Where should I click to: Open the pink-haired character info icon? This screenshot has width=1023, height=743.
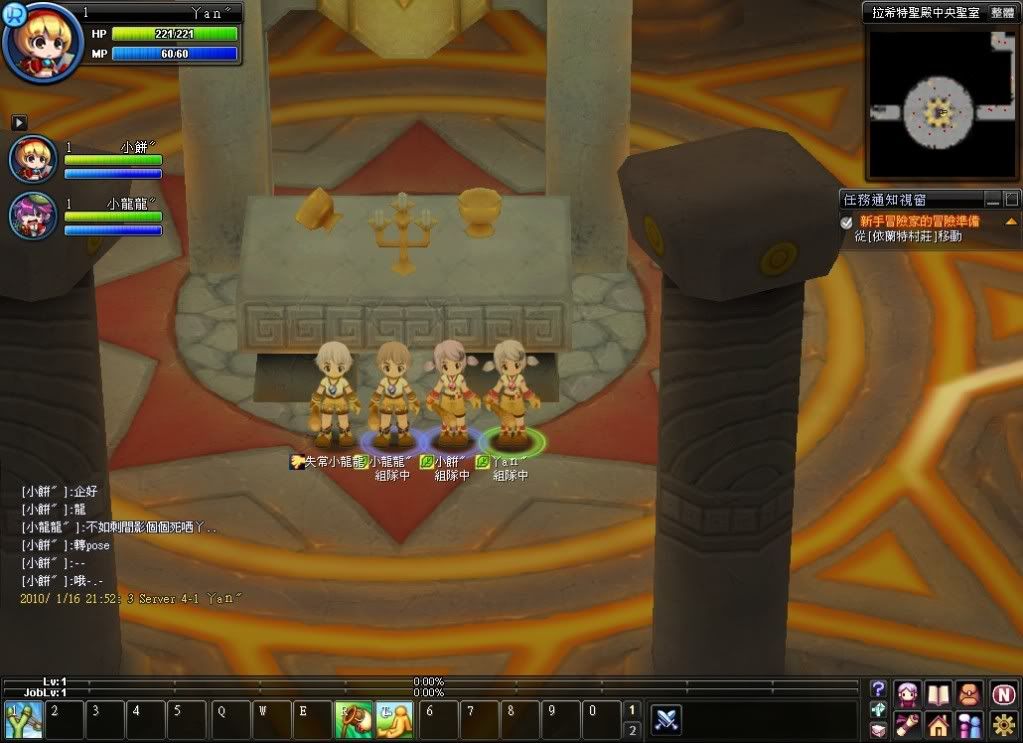pyautogui.click(x=908, y=692)
